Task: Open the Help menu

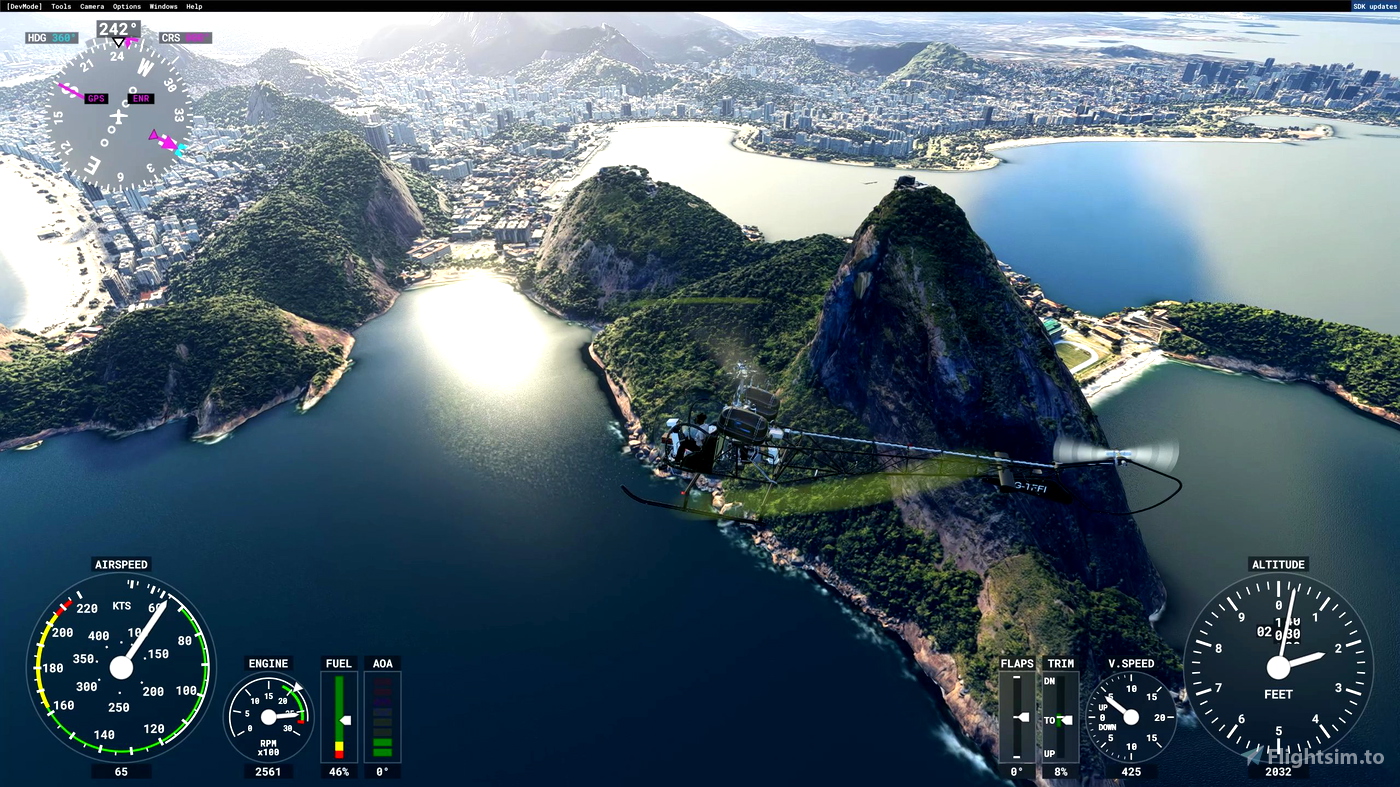Action: coord(192,5)
